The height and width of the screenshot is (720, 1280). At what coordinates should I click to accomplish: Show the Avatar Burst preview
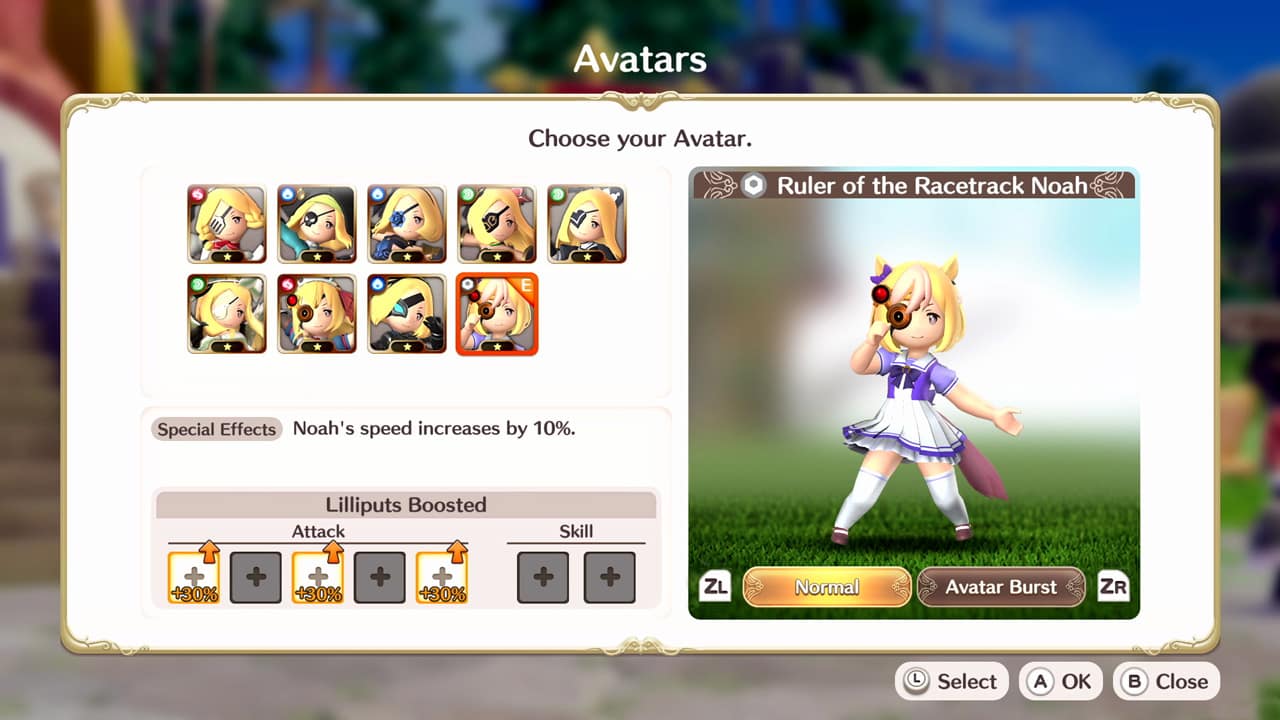(x=1001, y=587)
